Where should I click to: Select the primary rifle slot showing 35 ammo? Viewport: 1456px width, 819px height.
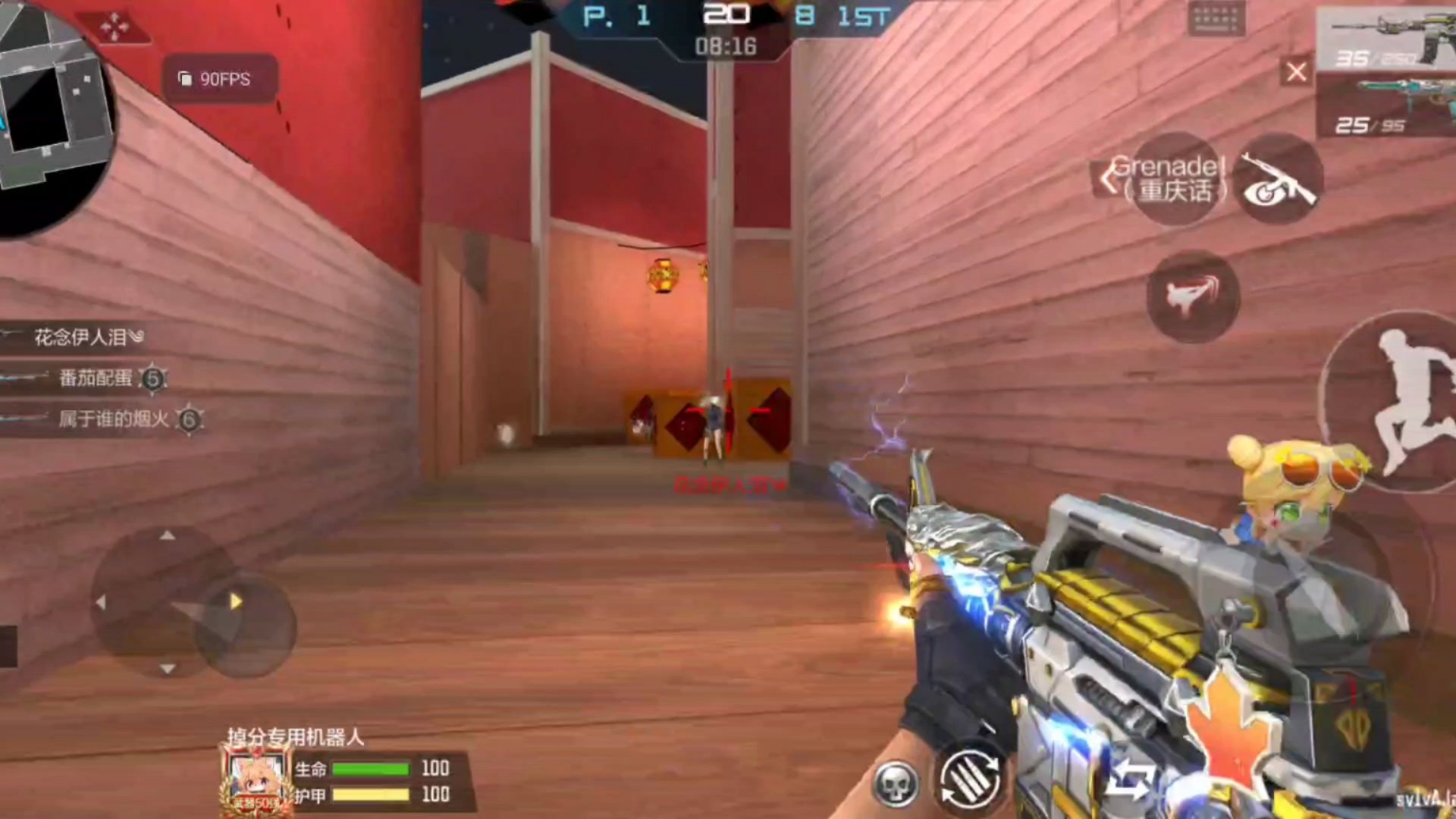(1385, 39)
